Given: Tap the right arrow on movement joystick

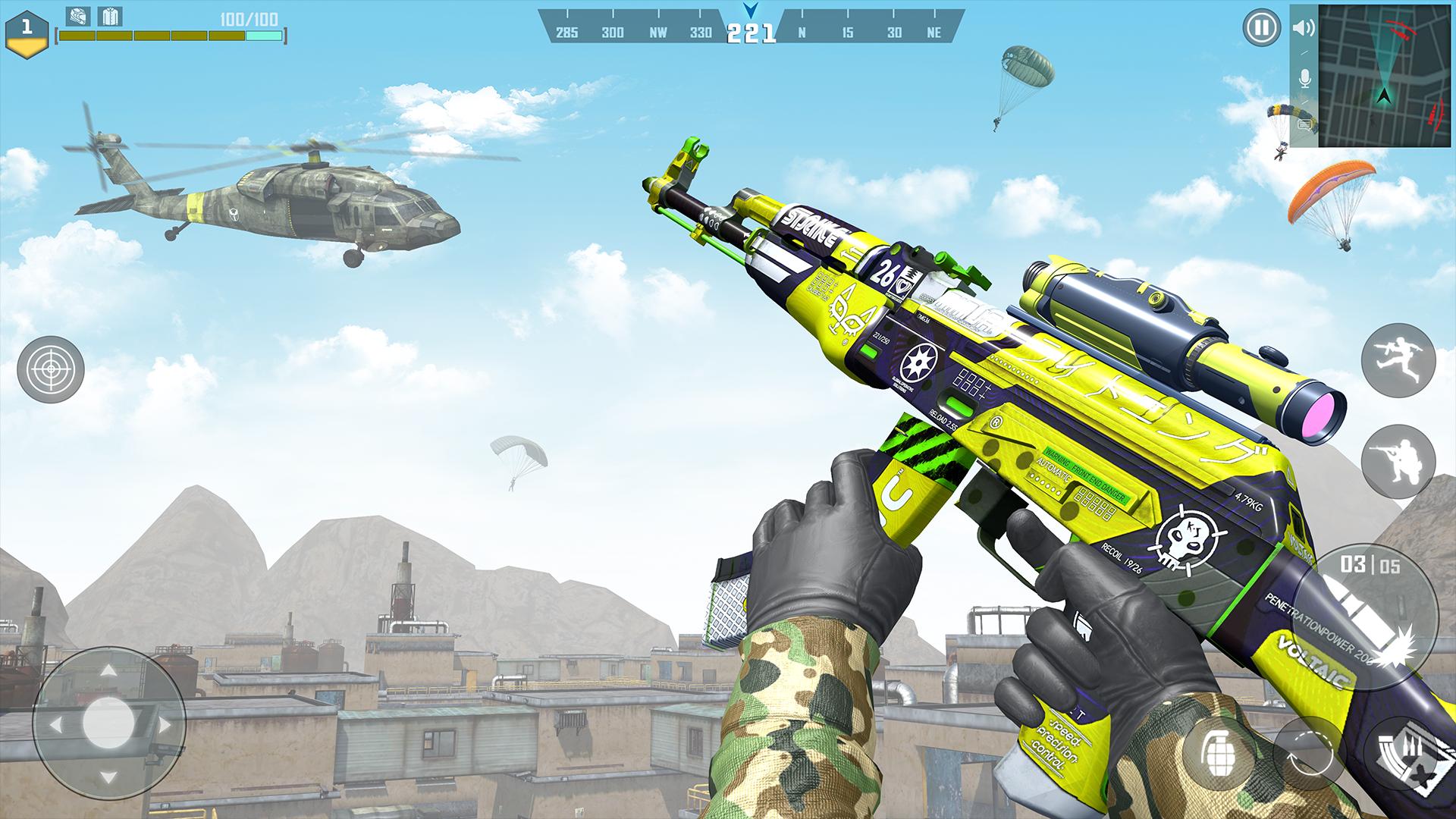Looking at the screenshot, I should point(162,724).
